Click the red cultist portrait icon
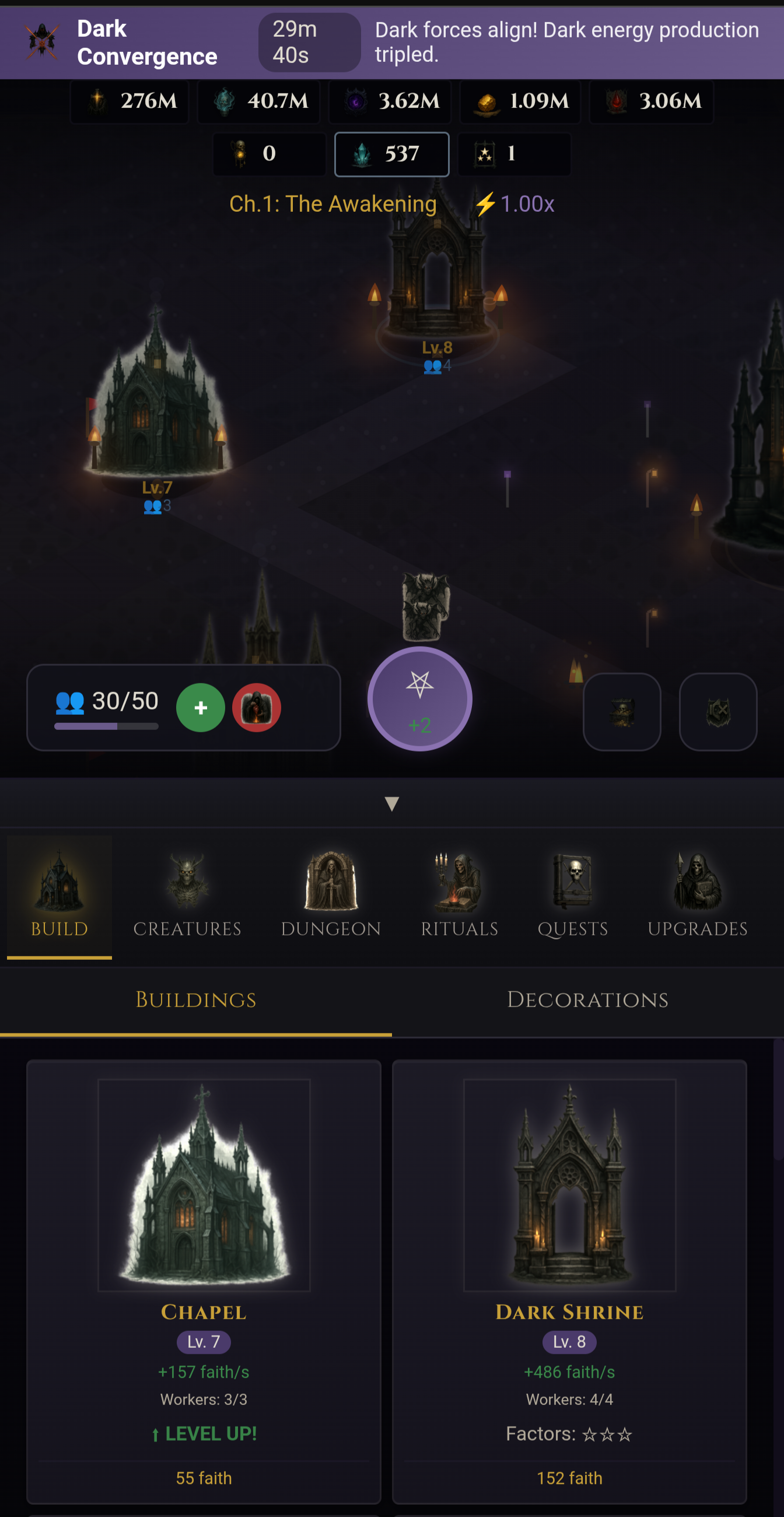 coord(256,707)
